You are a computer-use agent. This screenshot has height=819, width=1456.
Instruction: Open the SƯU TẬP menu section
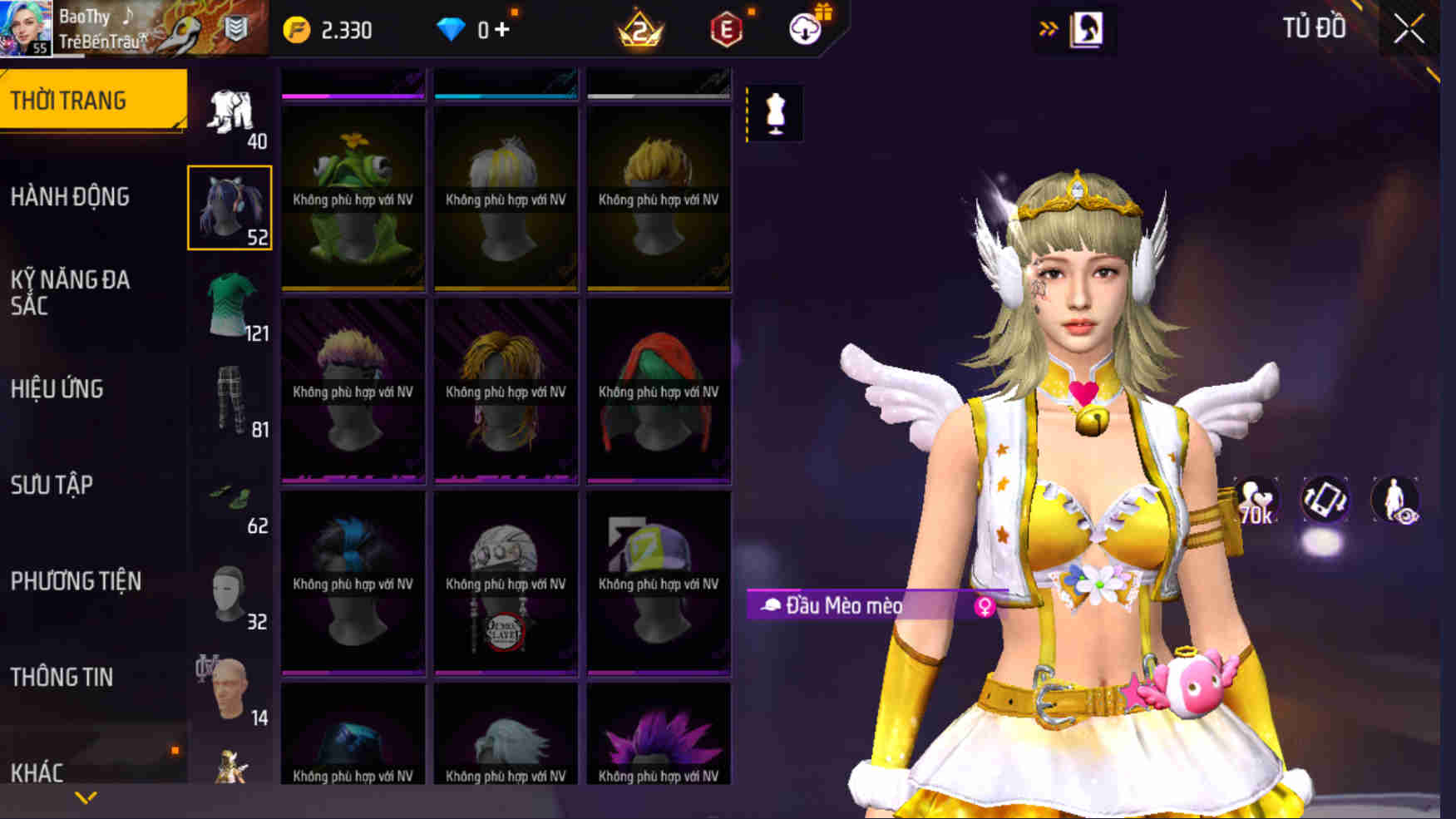[54, 485]
